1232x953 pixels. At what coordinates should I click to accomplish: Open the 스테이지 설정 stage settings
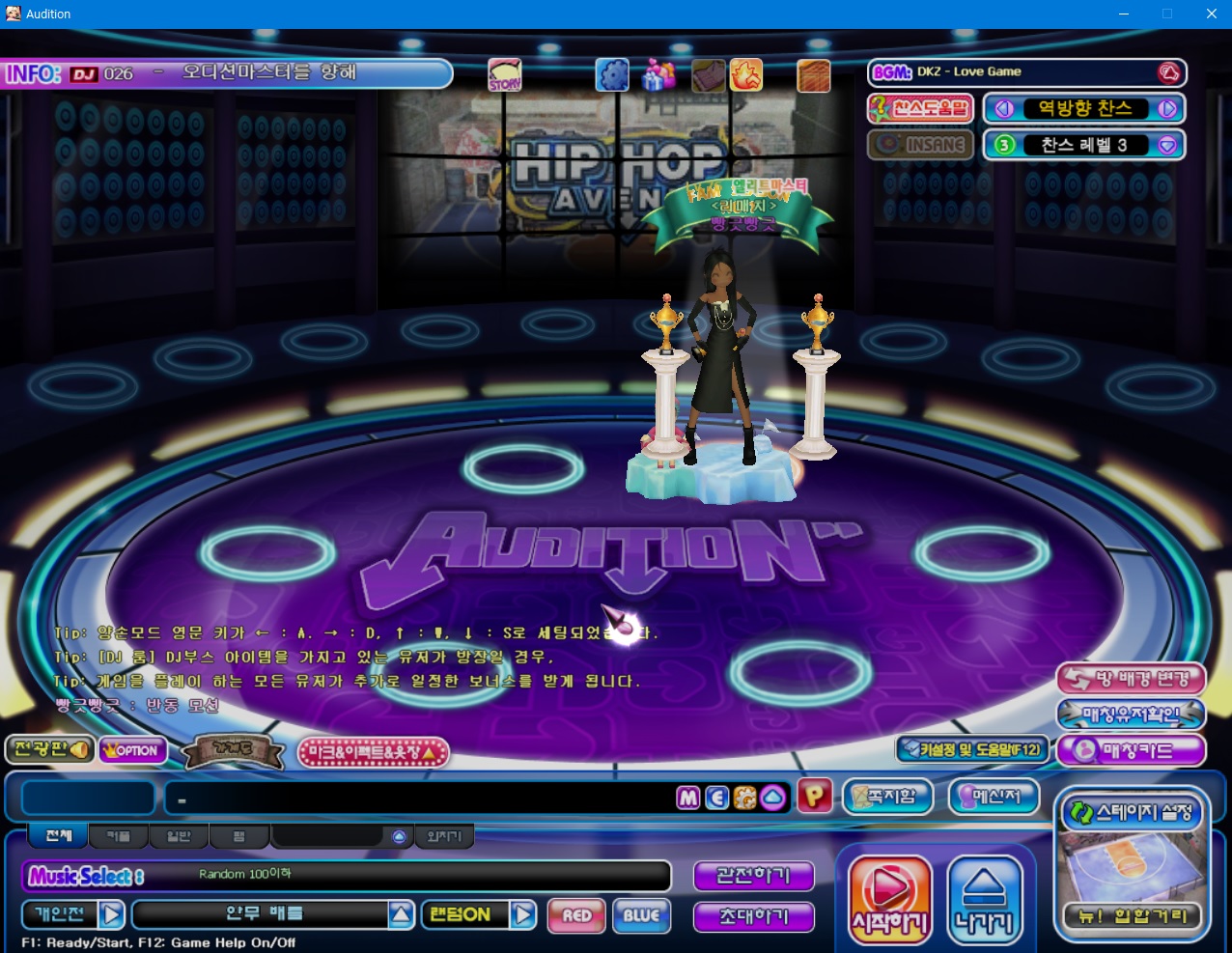point(1132,813)
